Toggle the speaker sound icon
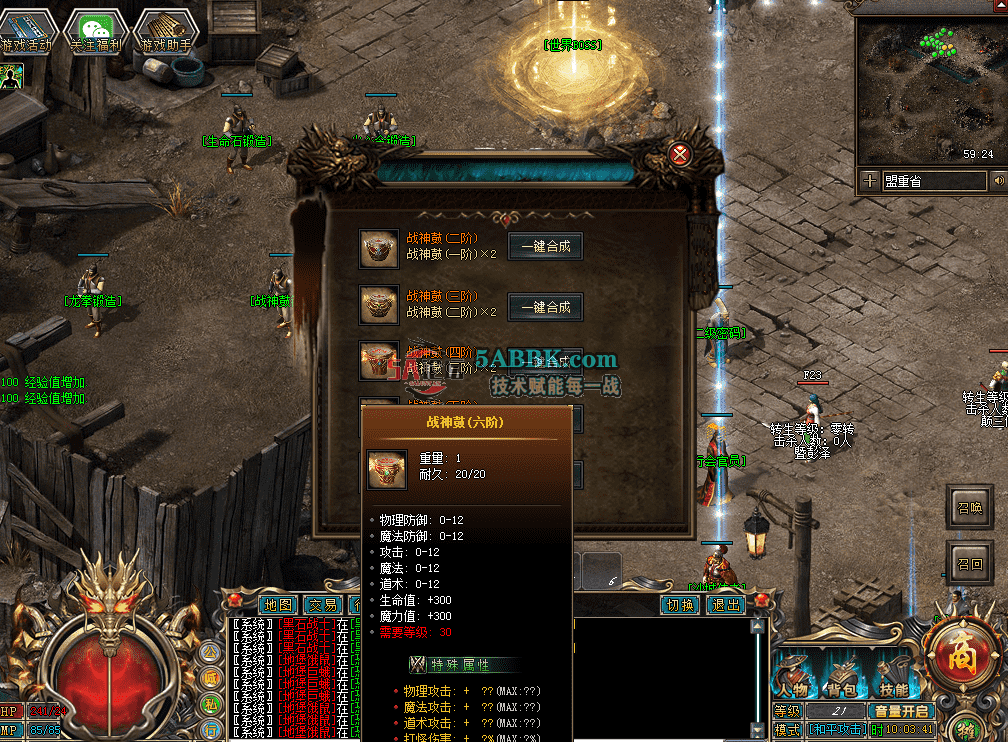The image size is (1008, 742). pyautogui.click(x=998, y=181)
